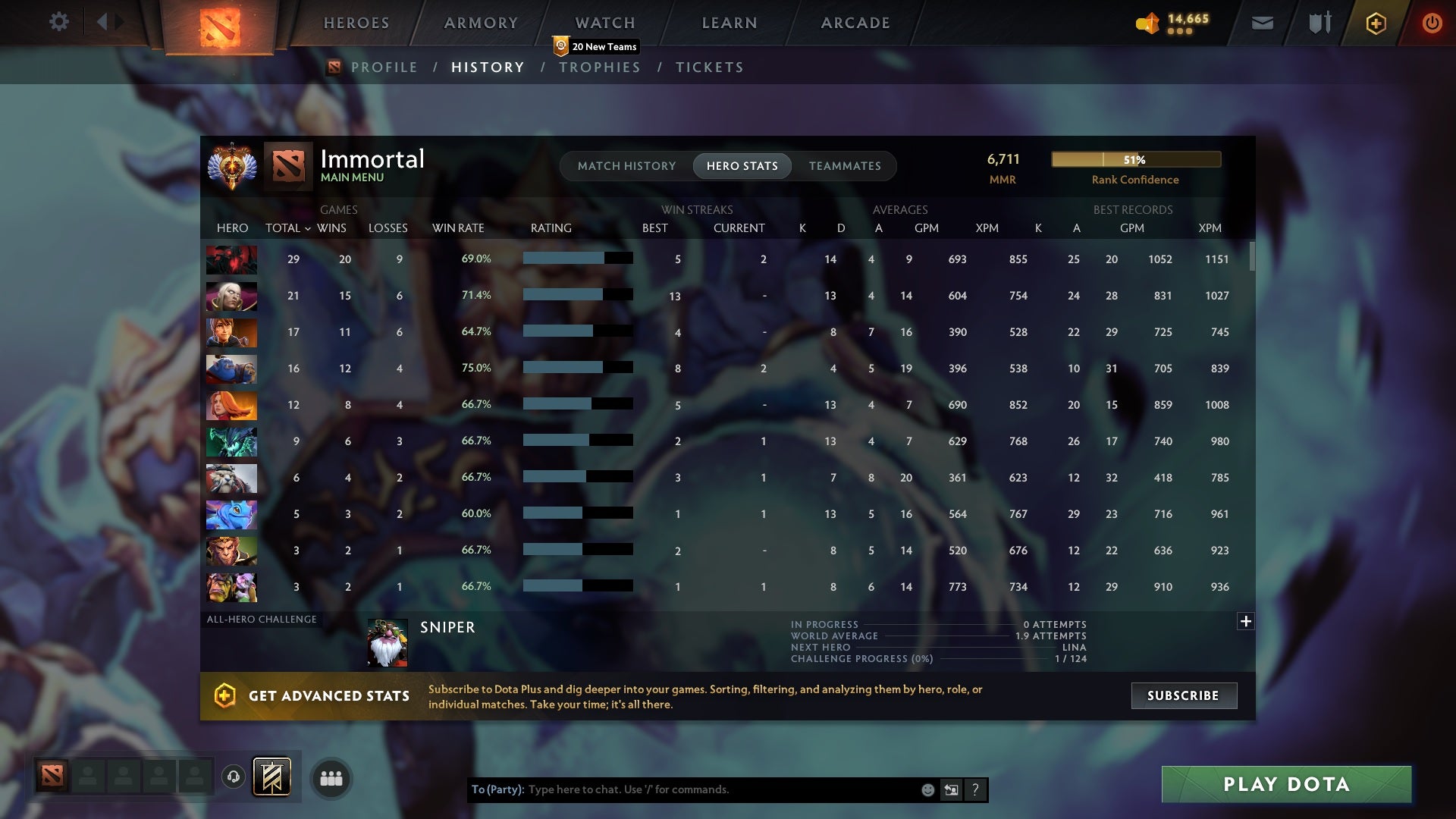Click the settings gear icon
This screenshot has width=1456, height=819.
(x=60, y=22)
